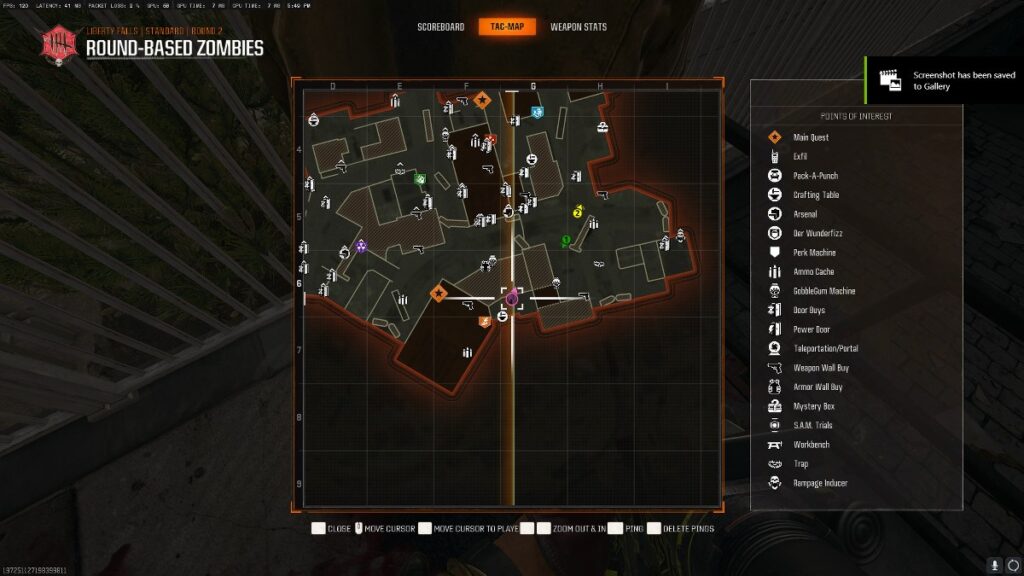
Task: Click GobbleGum Machine in the legend
Action: tap(824, 291)
